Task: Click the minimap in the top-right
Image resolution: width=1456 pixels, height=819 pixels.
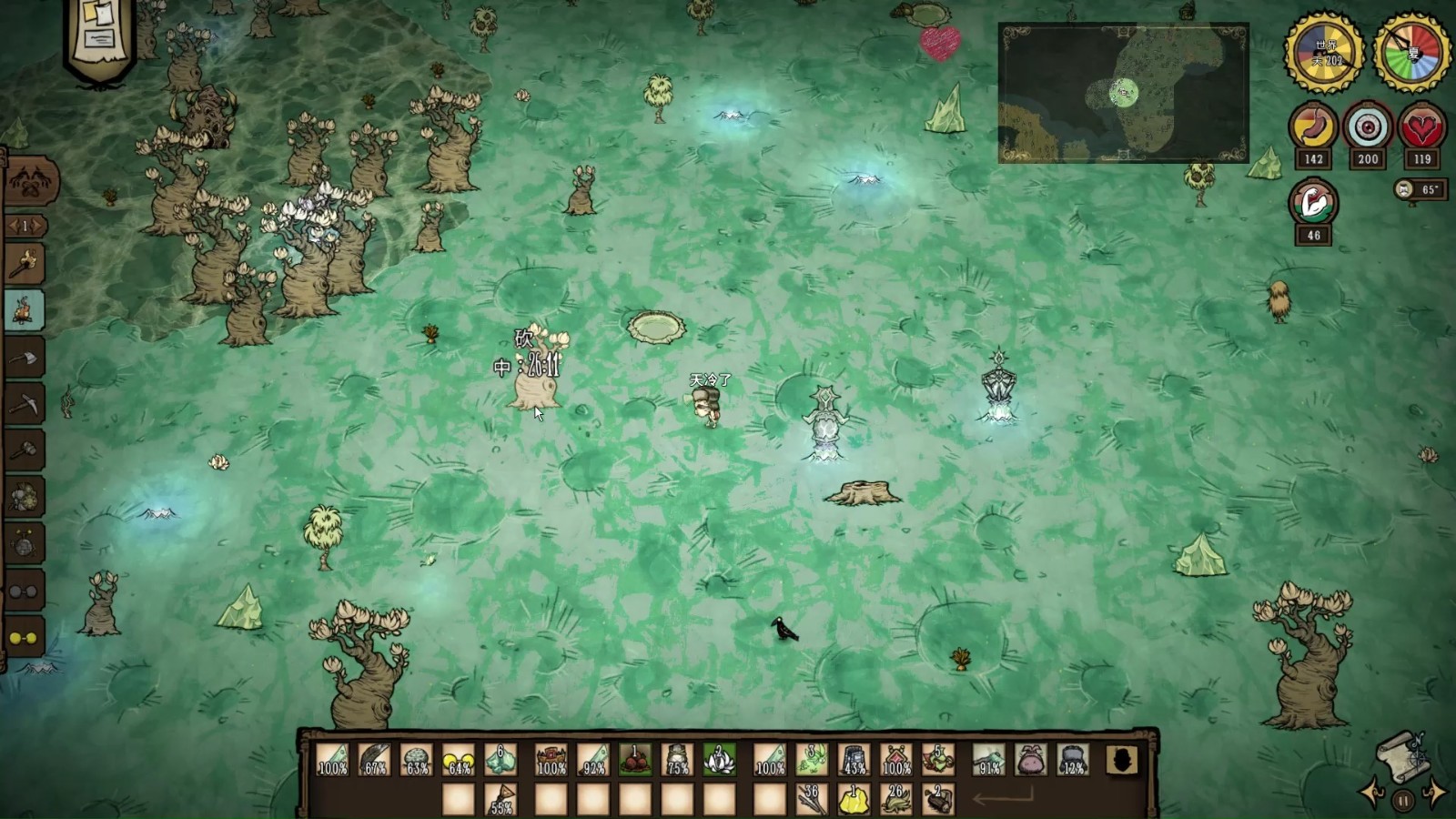Action: [1123, 93]
